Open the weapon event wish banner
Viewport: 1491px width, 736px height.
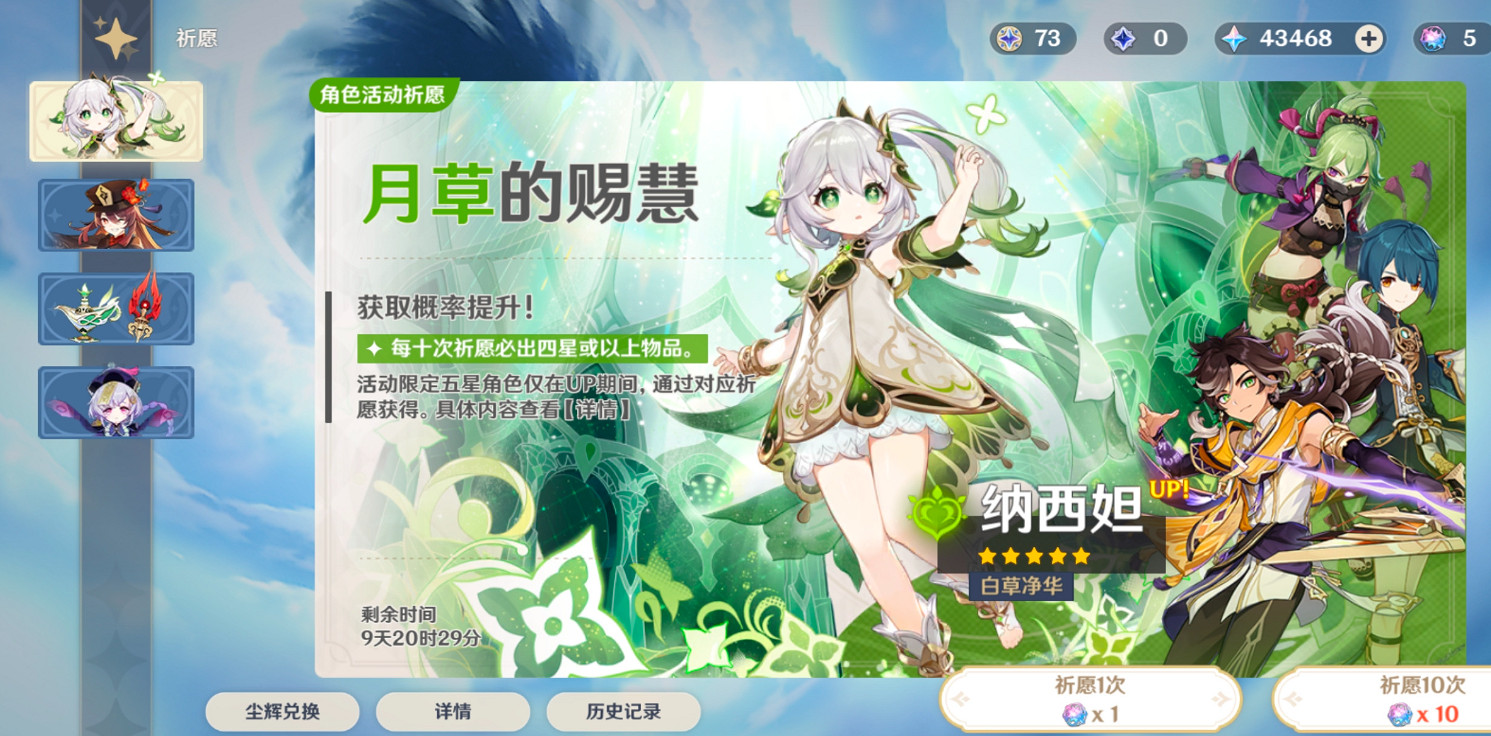click(x=115, y=309)
